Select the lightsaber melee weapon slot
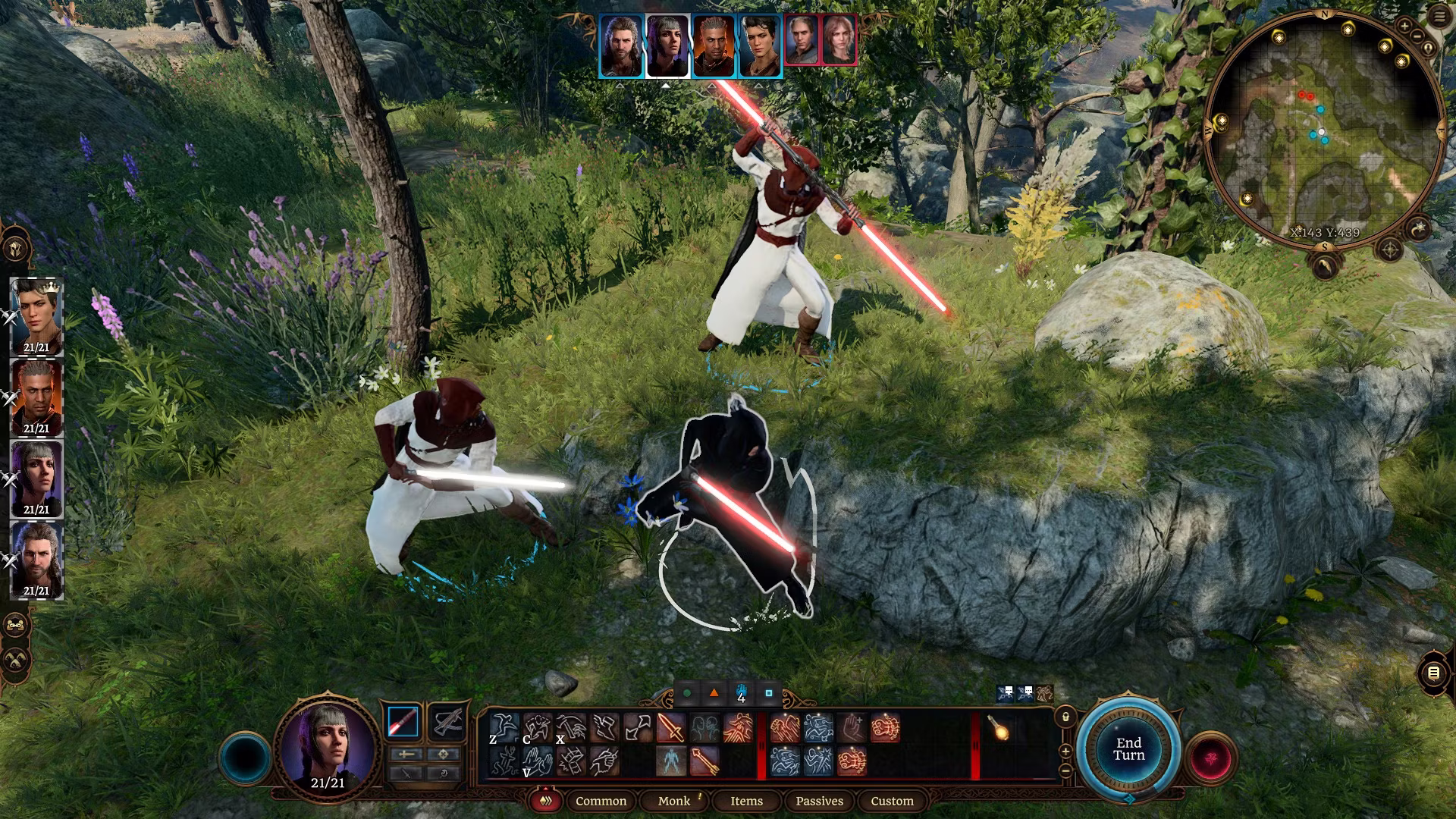 click(x=403, y=722)
